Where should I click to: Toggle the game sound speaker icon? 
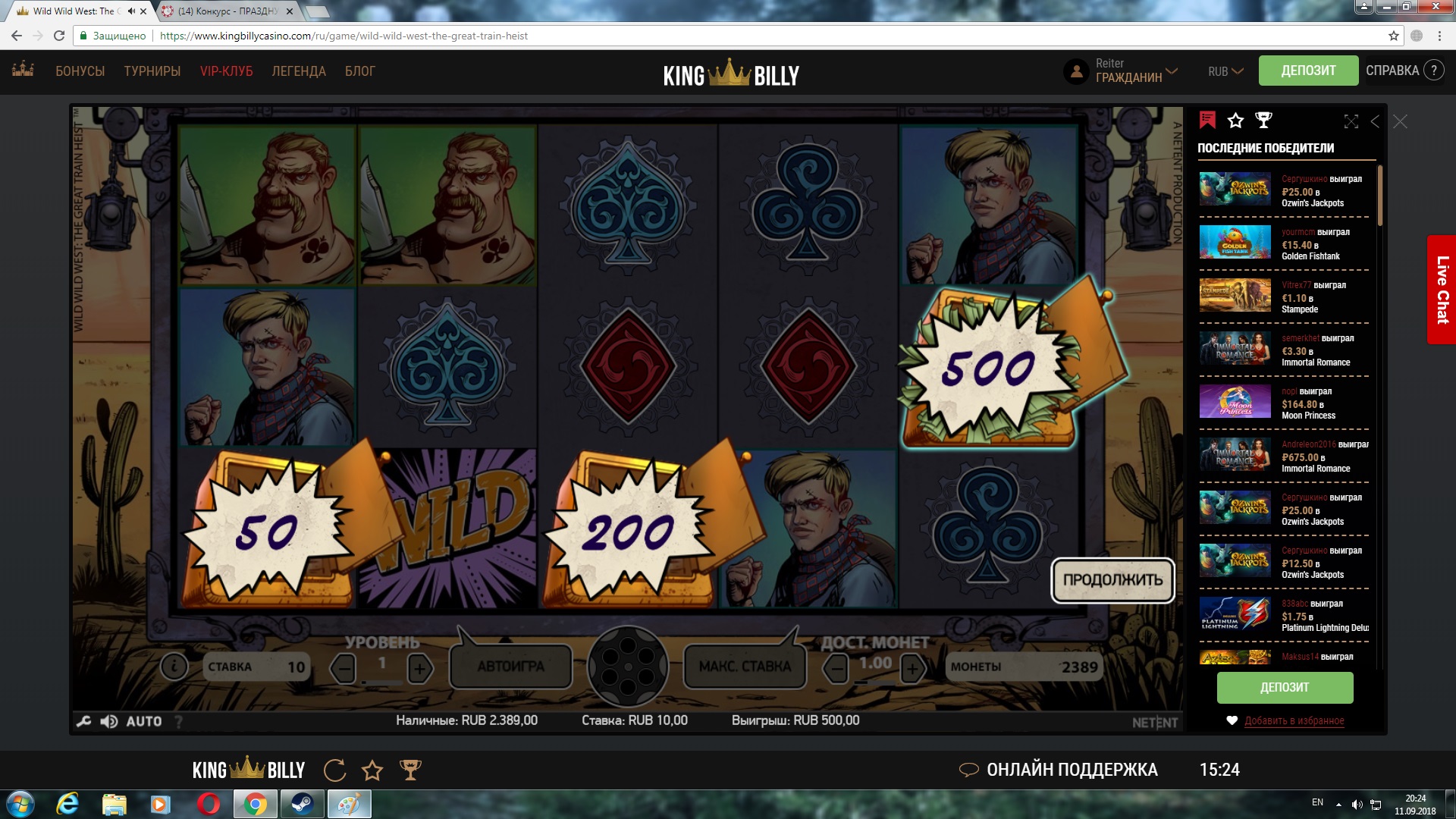(x=109, y=721)
